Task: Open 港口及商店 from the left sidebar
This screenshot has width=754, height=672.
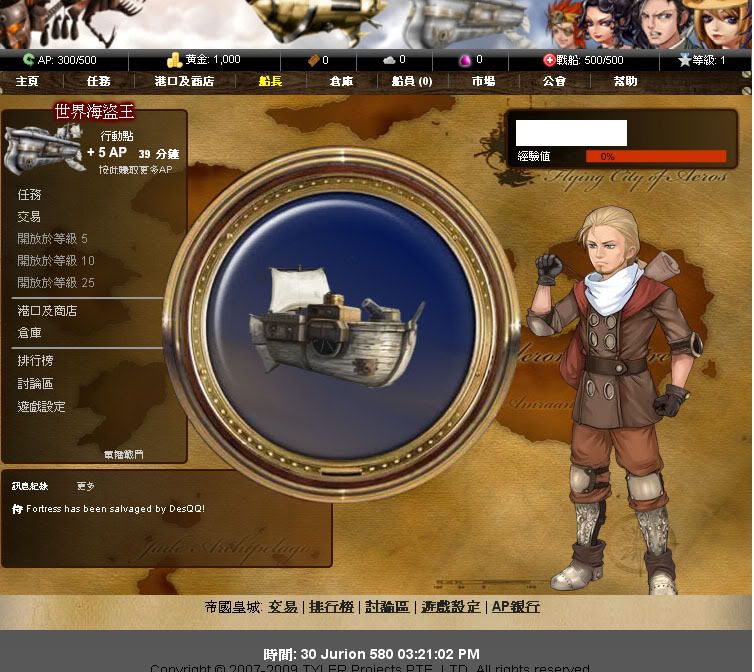Action: click(x=47, y=311)
